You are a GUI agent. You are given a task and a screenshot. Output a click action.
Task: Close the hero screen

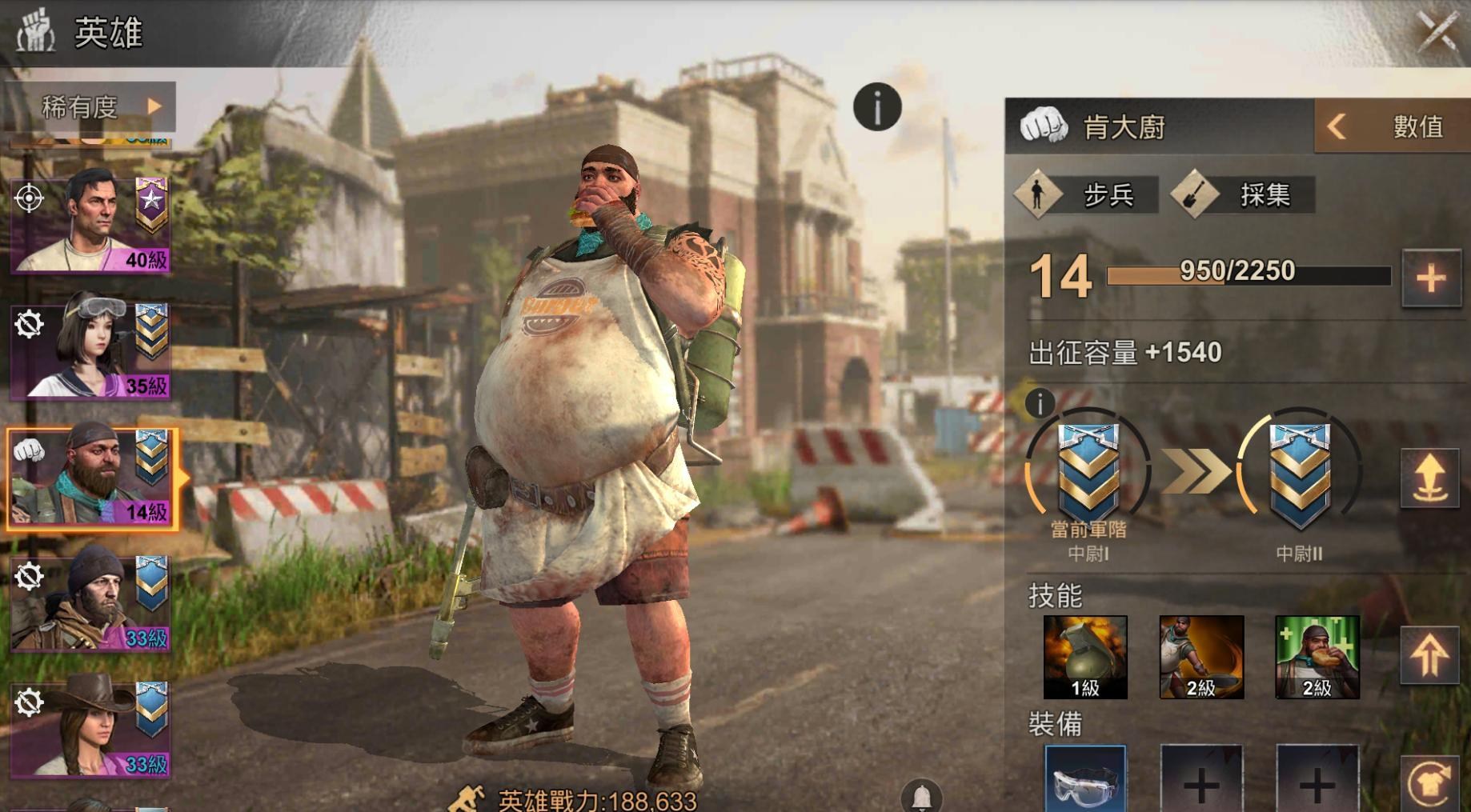point(1437,32)
